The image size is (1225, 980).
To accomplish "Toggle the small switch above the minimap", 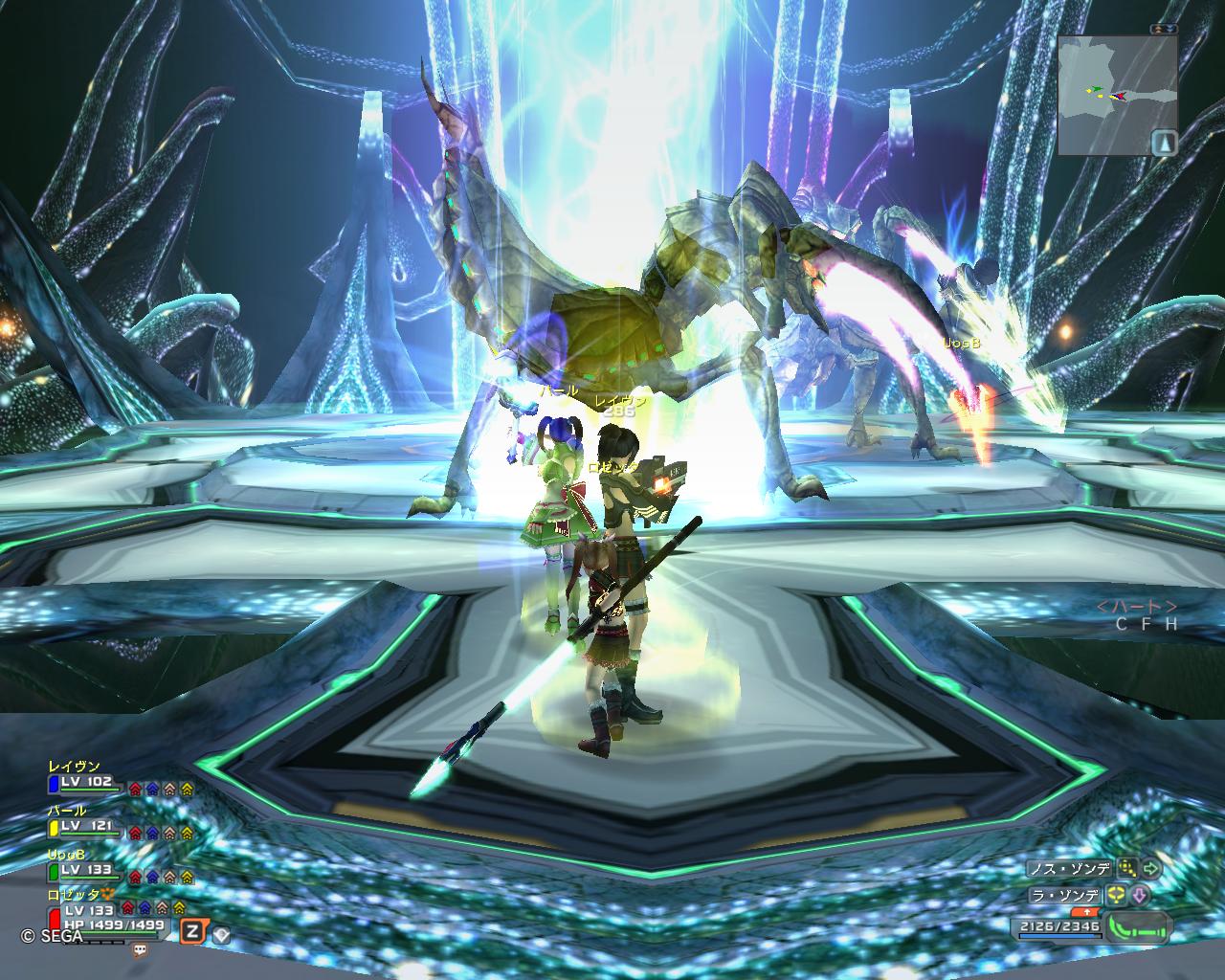I will pyautogui.click(x=1164, y=30).
